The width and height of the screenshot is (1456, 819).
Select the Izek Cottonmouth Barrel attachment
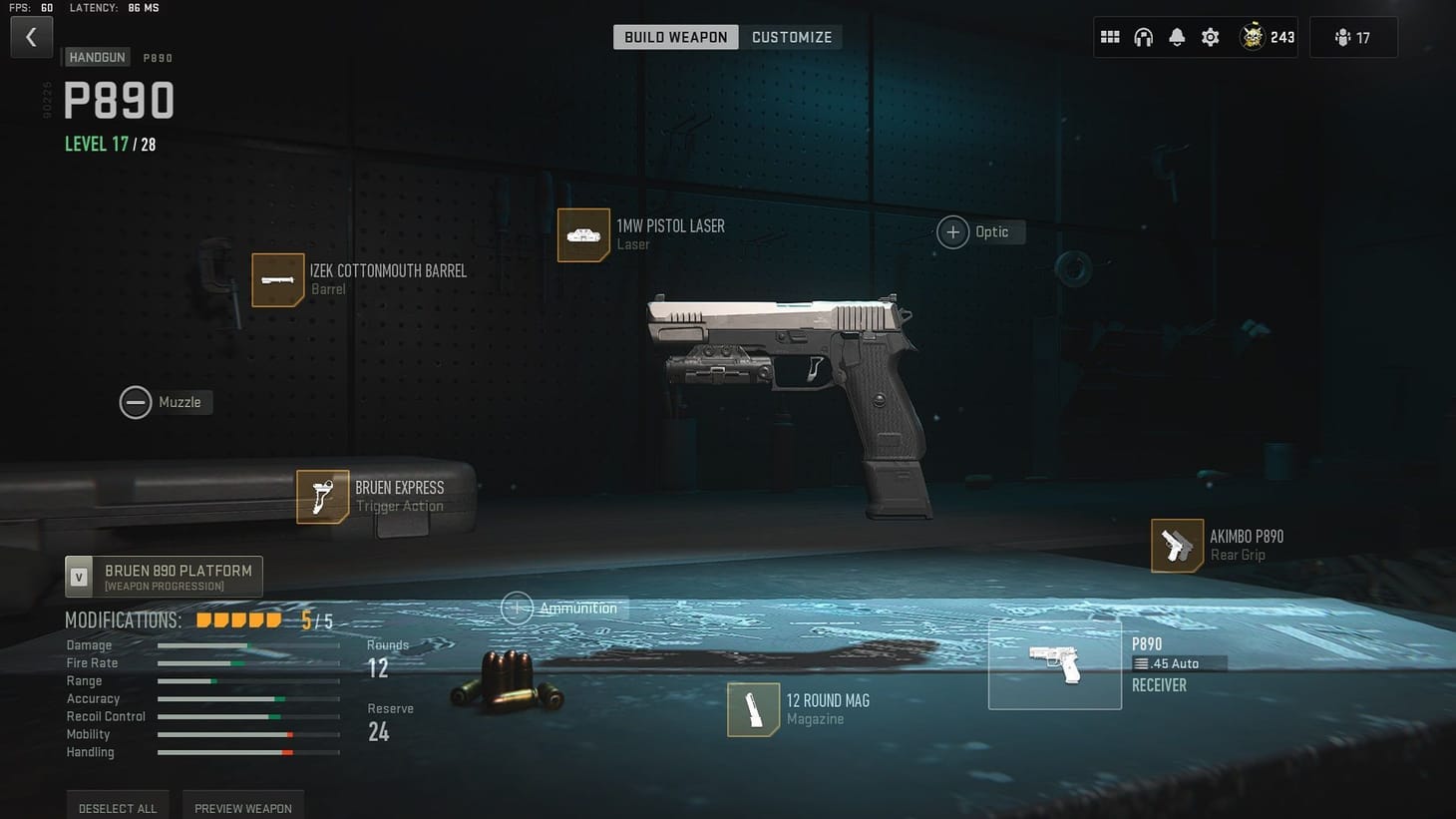click(278, 280)
